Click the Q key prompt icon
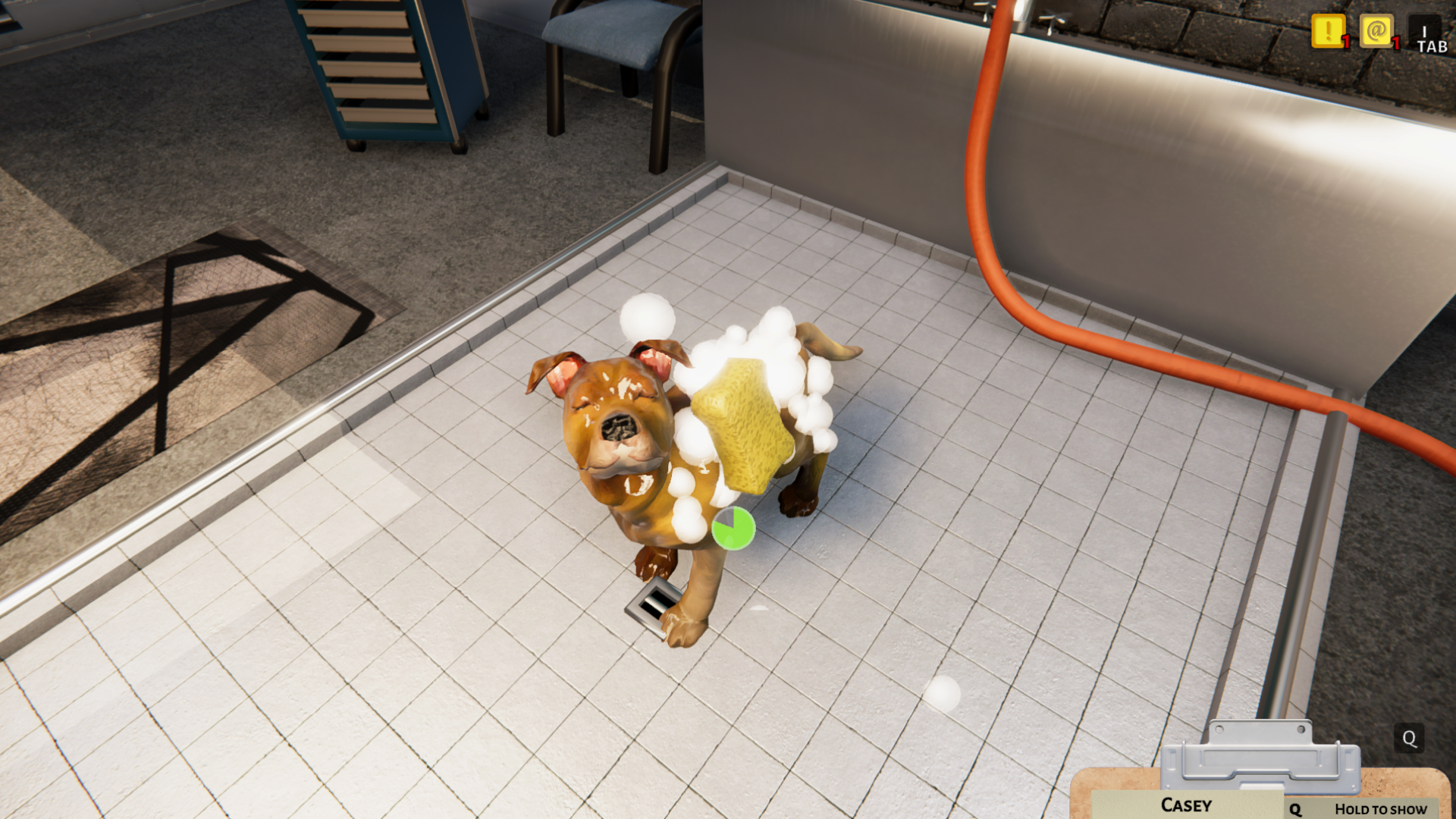This screenshot has width=1456, height=819. click(1410, 738)
